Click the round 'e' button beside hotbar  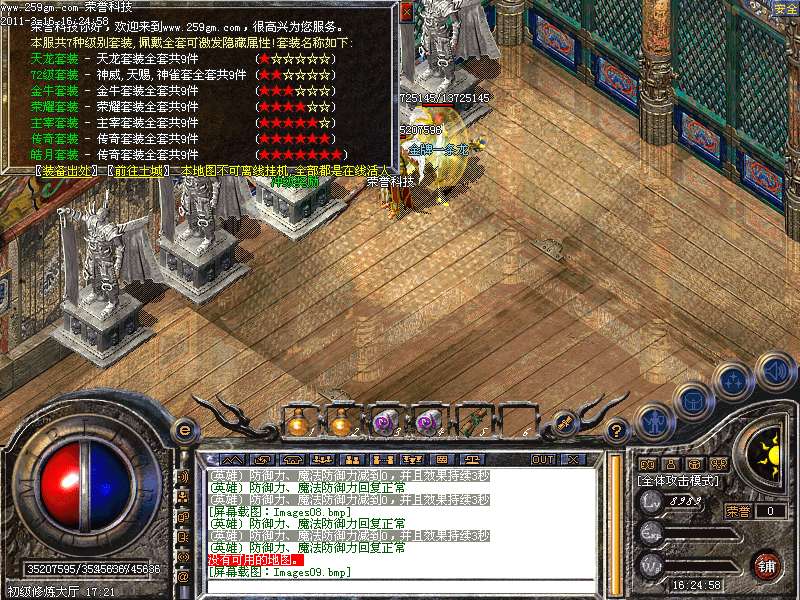(x=184, y=430)
